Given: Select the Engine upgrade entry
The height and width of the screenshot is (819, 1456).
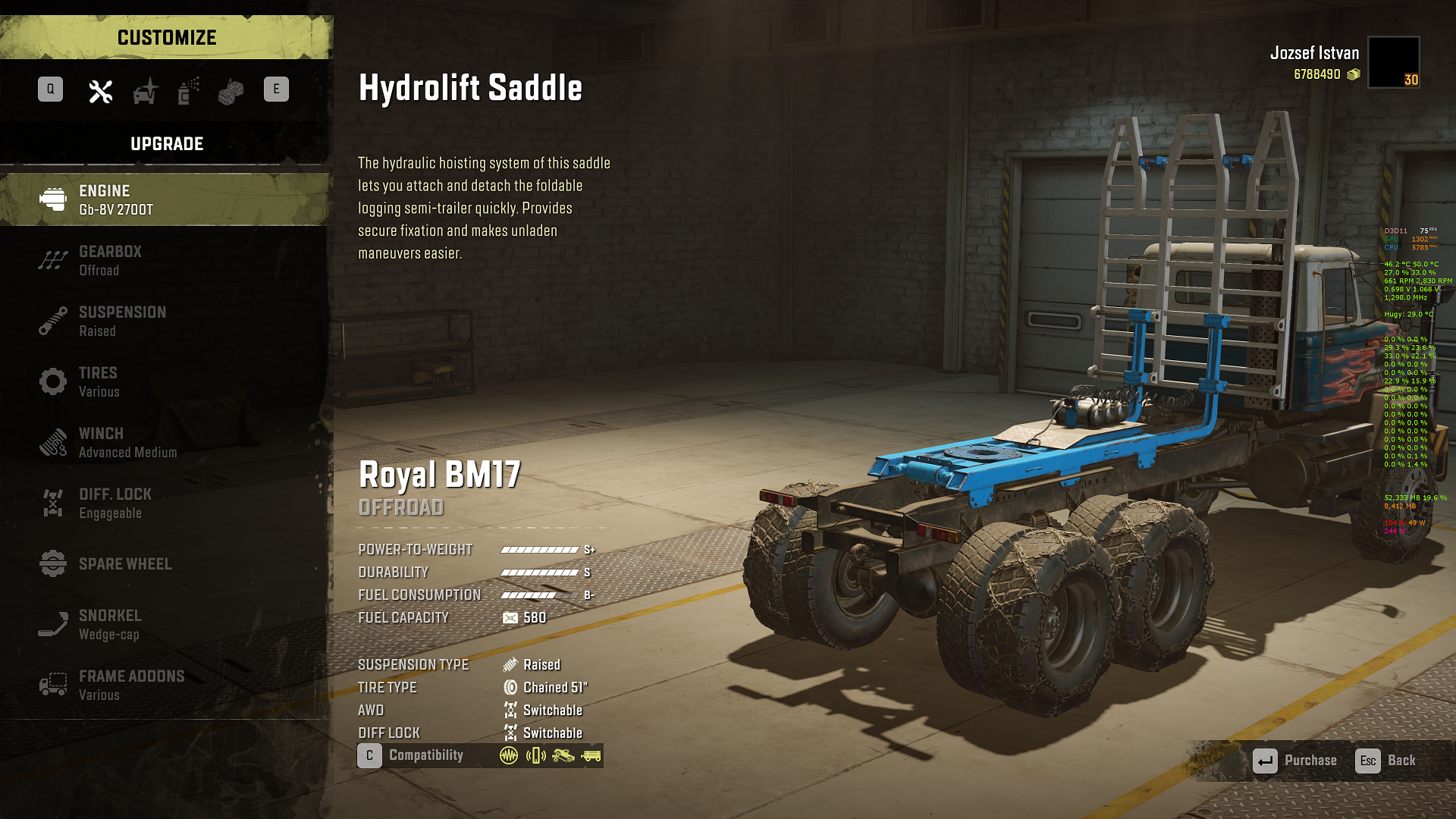Looking at the screenshot, I should [165, 199].
